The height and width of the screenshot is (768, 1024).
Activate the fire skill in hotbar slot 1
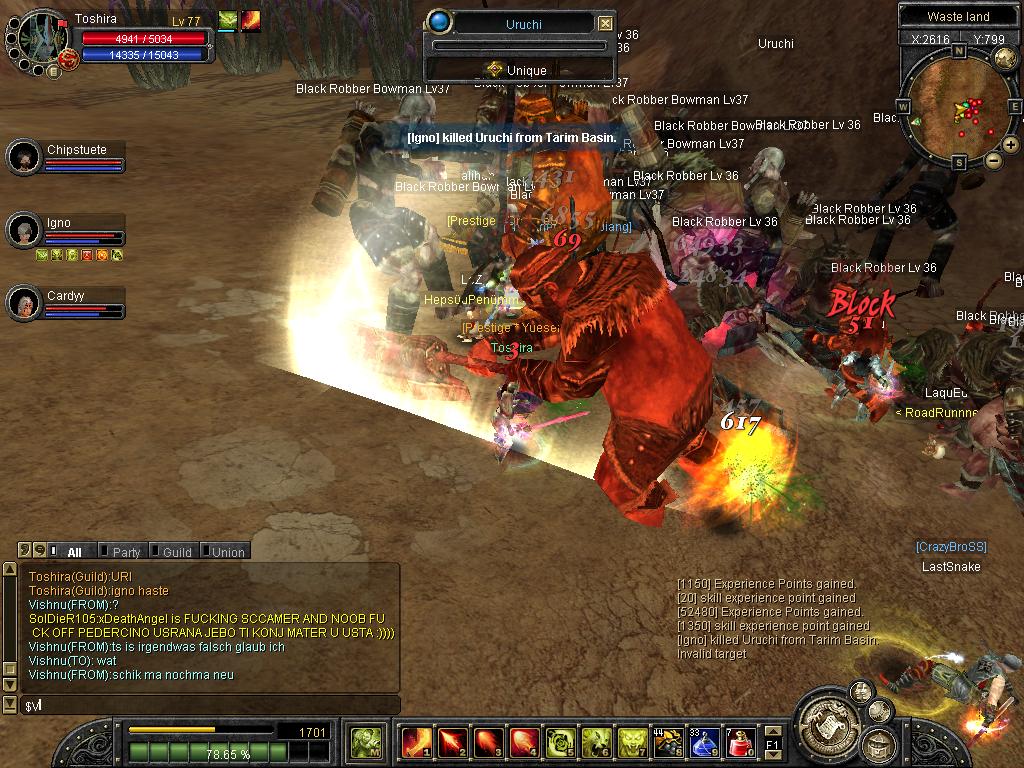coord(417,742)
